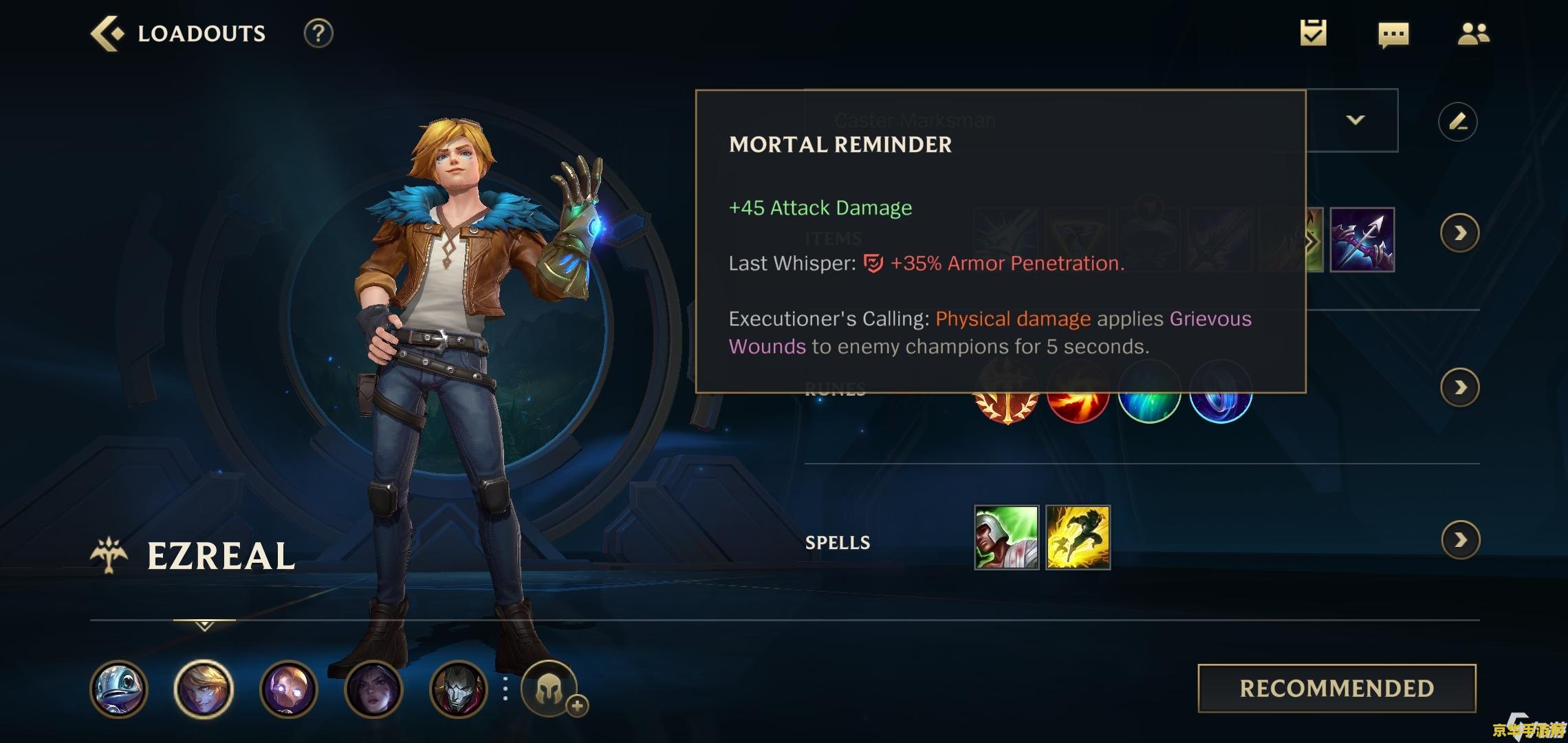
Task: Open the chat speech bubble icon
Action: tap(1393, 34)
